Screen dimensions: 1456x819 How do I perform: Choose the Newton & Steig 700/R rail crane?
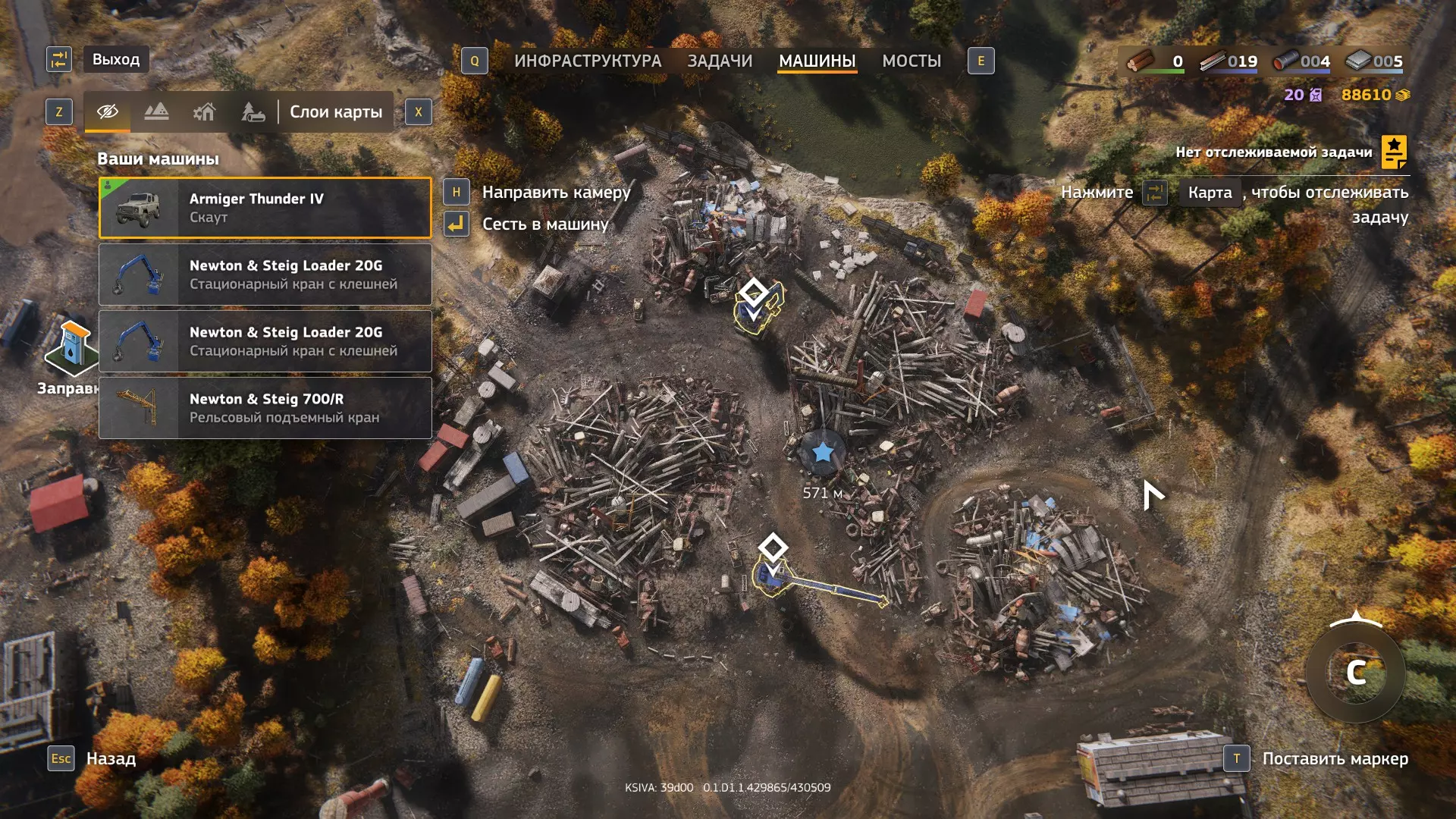pos(265,408)
